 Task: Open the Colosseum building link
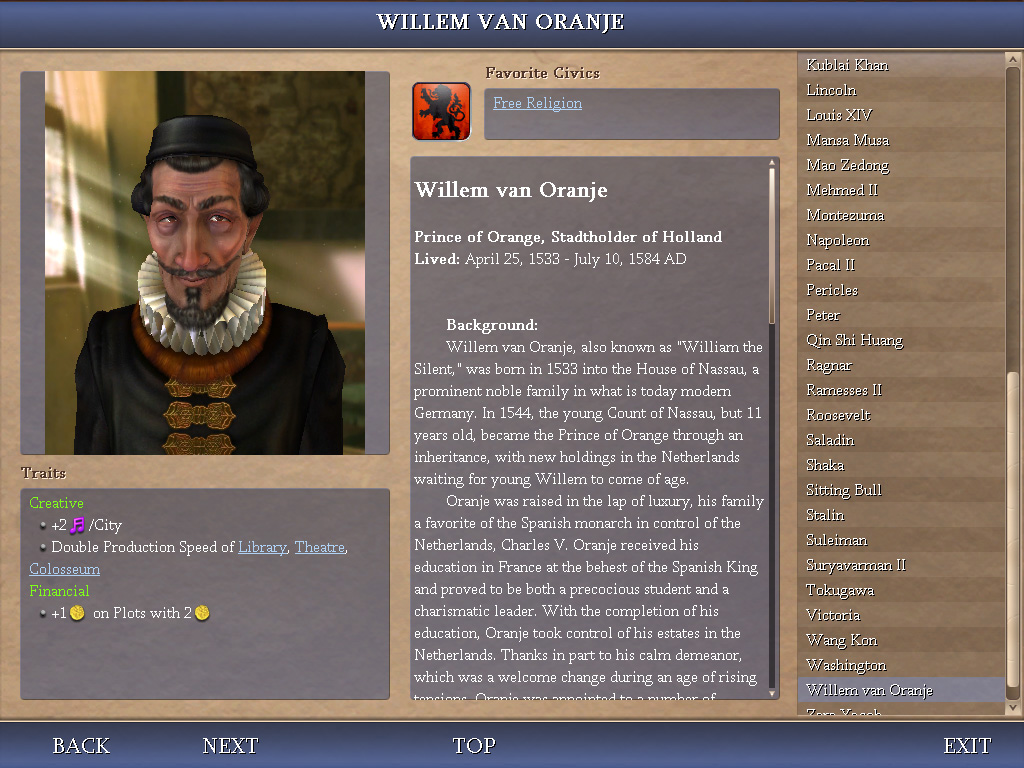click(64, 569)
